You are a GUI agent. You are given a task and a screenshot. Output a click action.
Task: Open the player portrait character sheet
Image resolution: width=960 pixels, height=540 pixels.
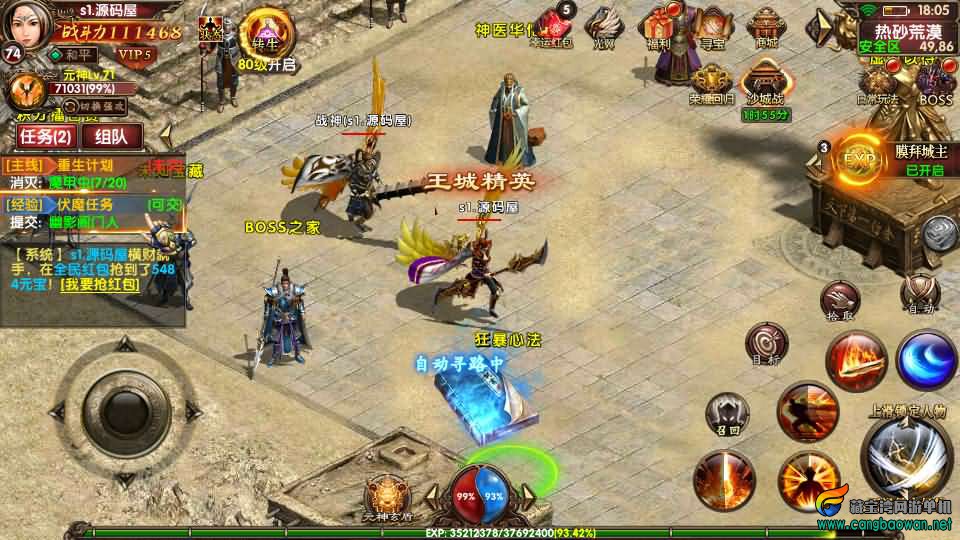[x=28, y=27]
